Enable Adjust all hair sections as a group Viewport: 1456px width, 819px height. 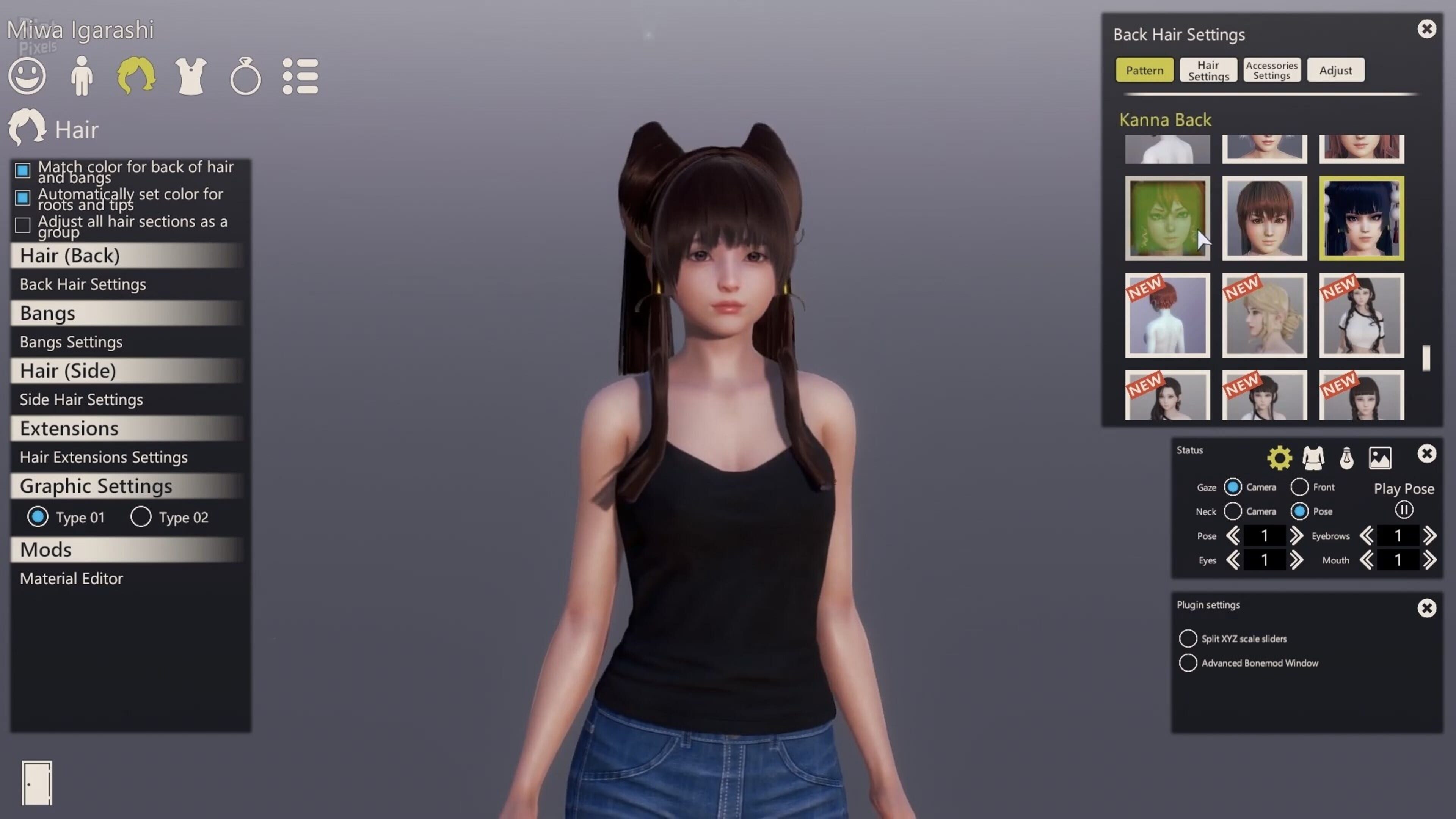coord(23,225)
